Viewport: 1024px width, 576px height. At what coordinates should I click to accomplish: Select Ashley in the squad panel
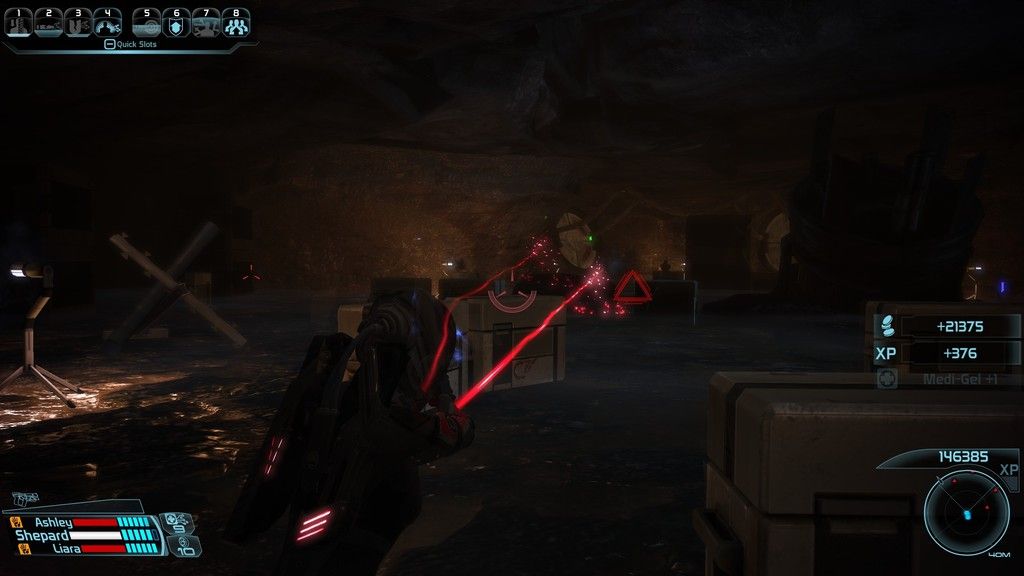click(x=55, y=522)
